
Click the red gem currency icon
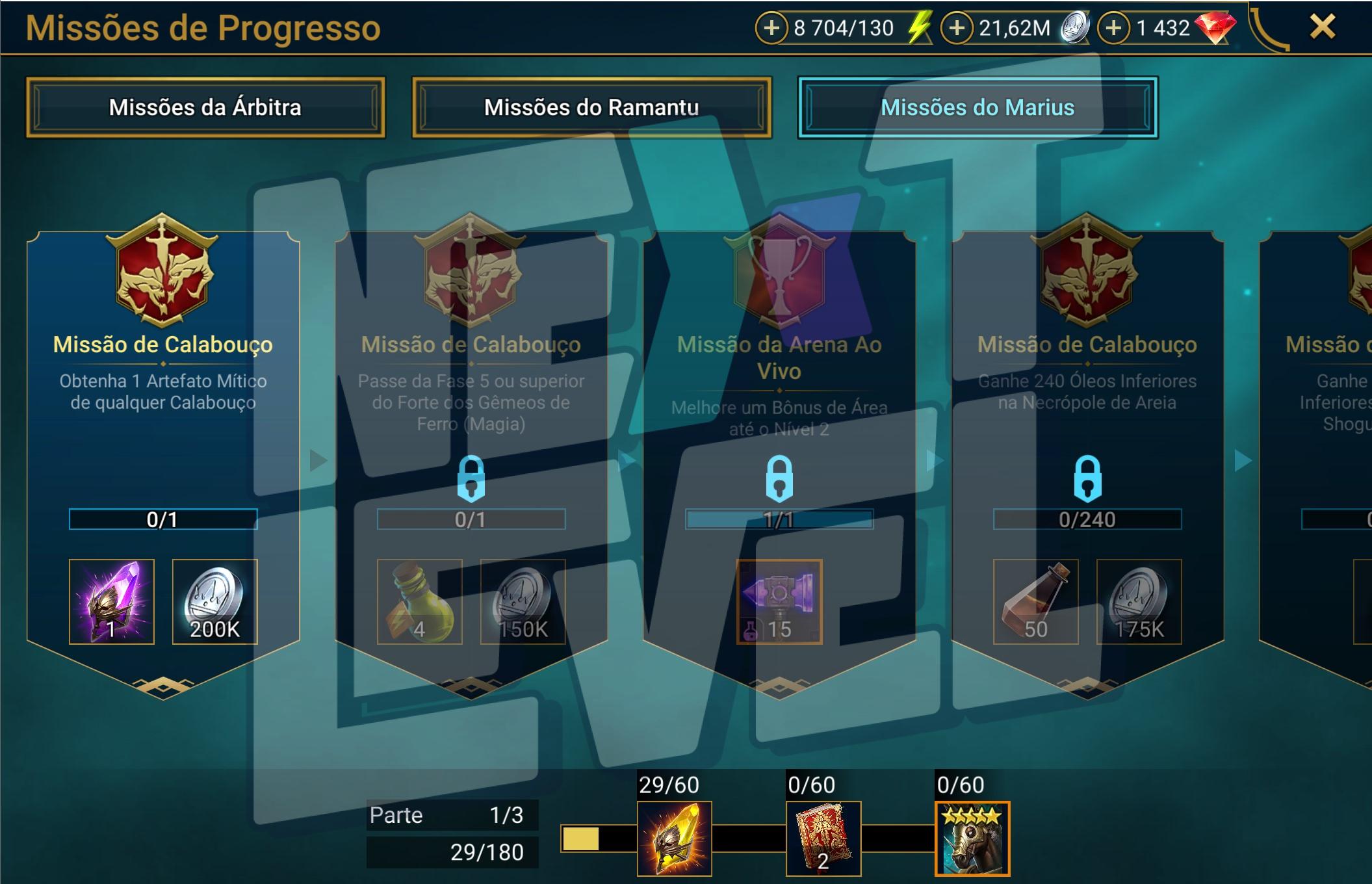click(x=1218, y=29)
